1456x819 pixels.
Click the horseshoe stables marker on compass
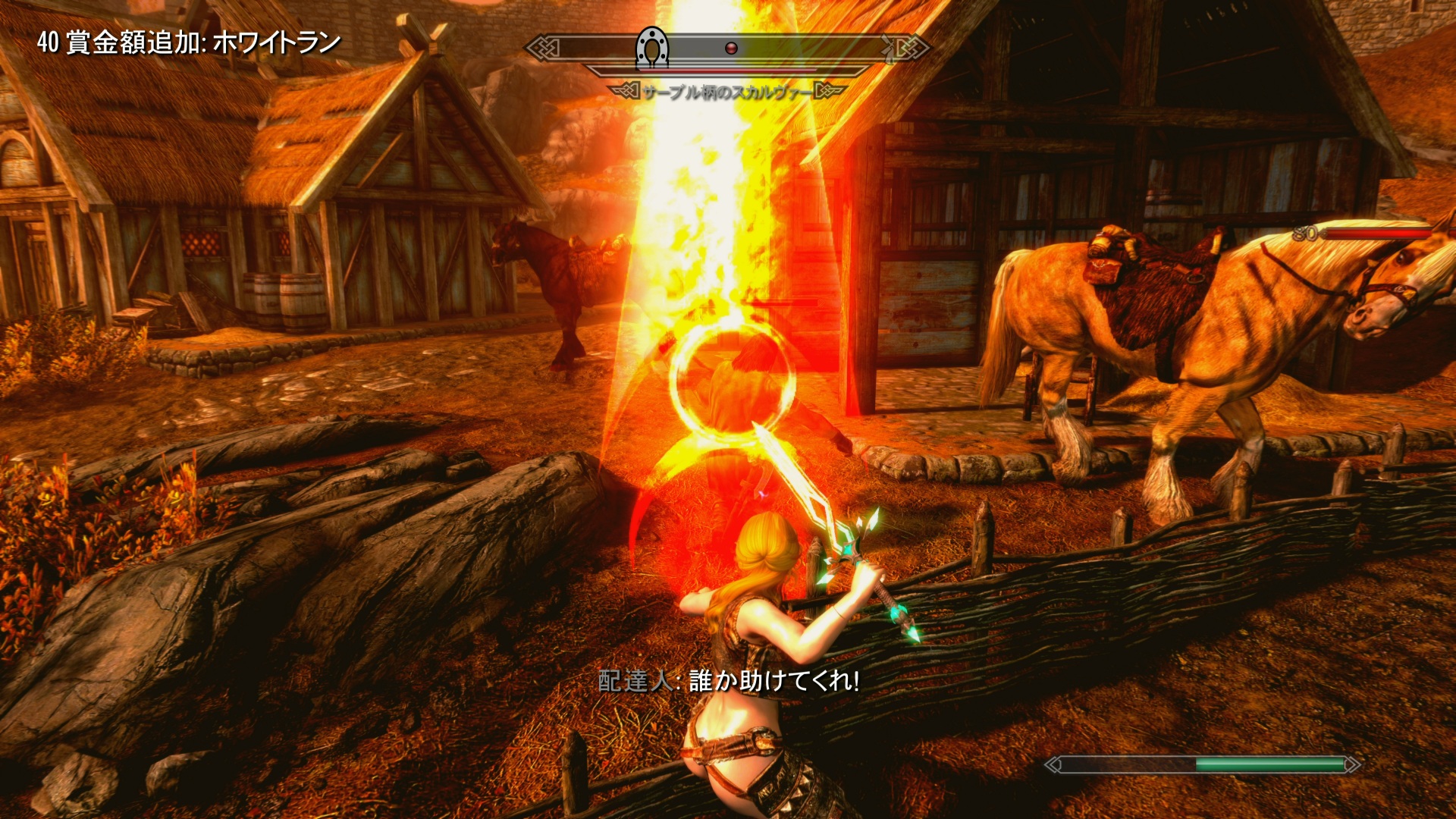(x=651, y=47)
